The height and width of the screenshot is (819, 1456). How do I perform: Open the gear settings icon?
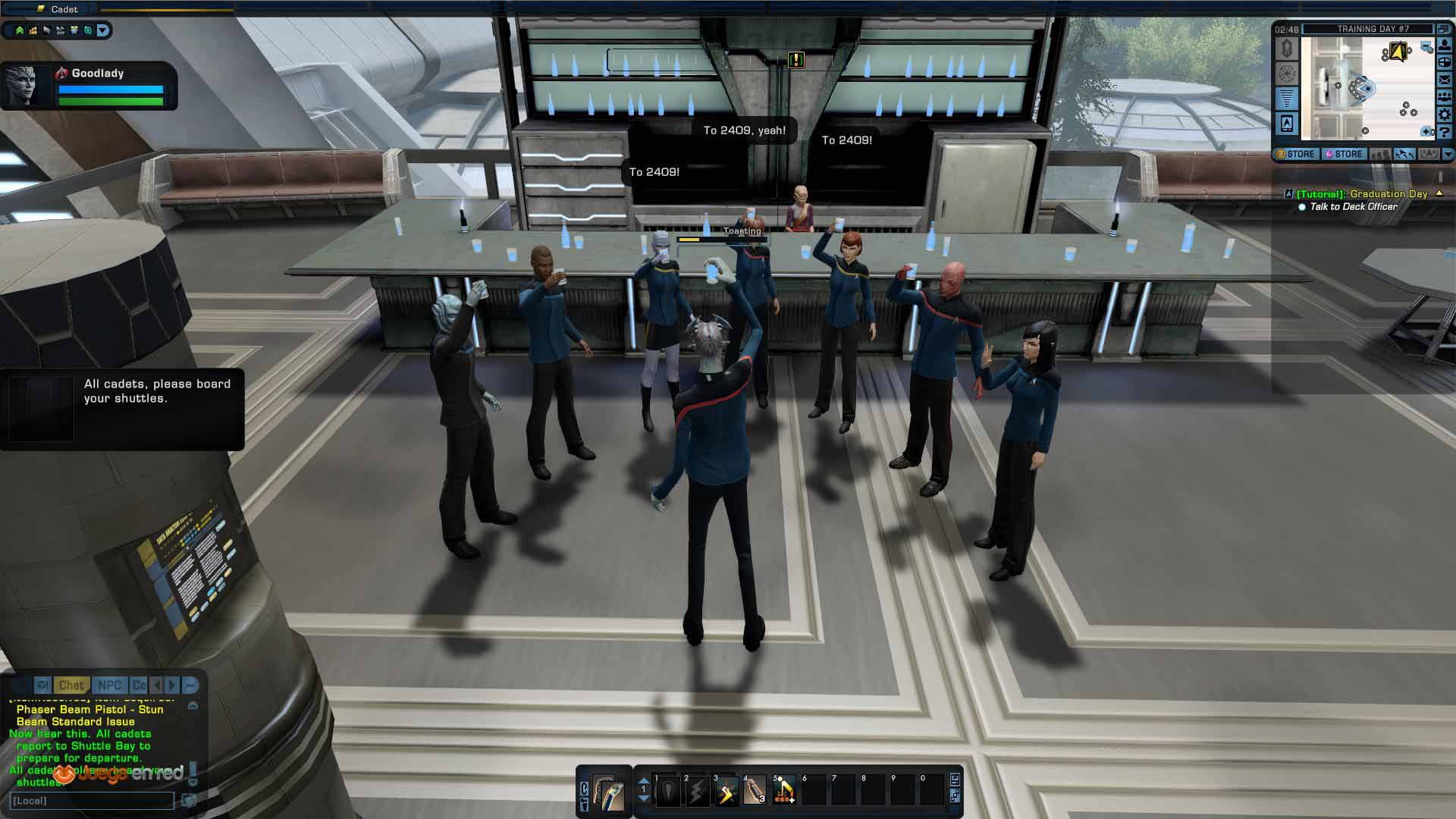[1445, 115]
